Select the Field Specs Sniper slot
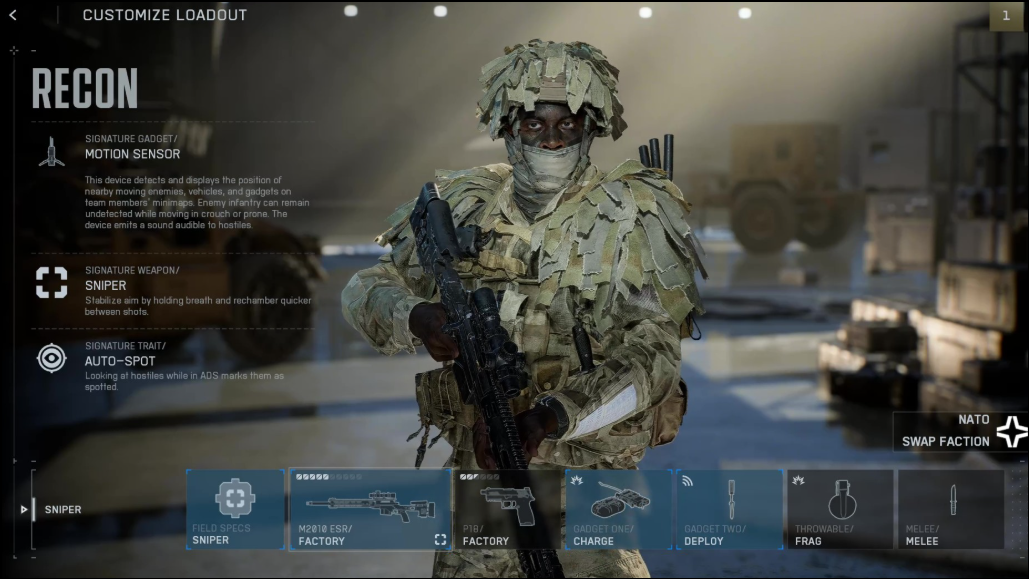This screenshot has height=579, width=1029. click(x=235, y=509)
